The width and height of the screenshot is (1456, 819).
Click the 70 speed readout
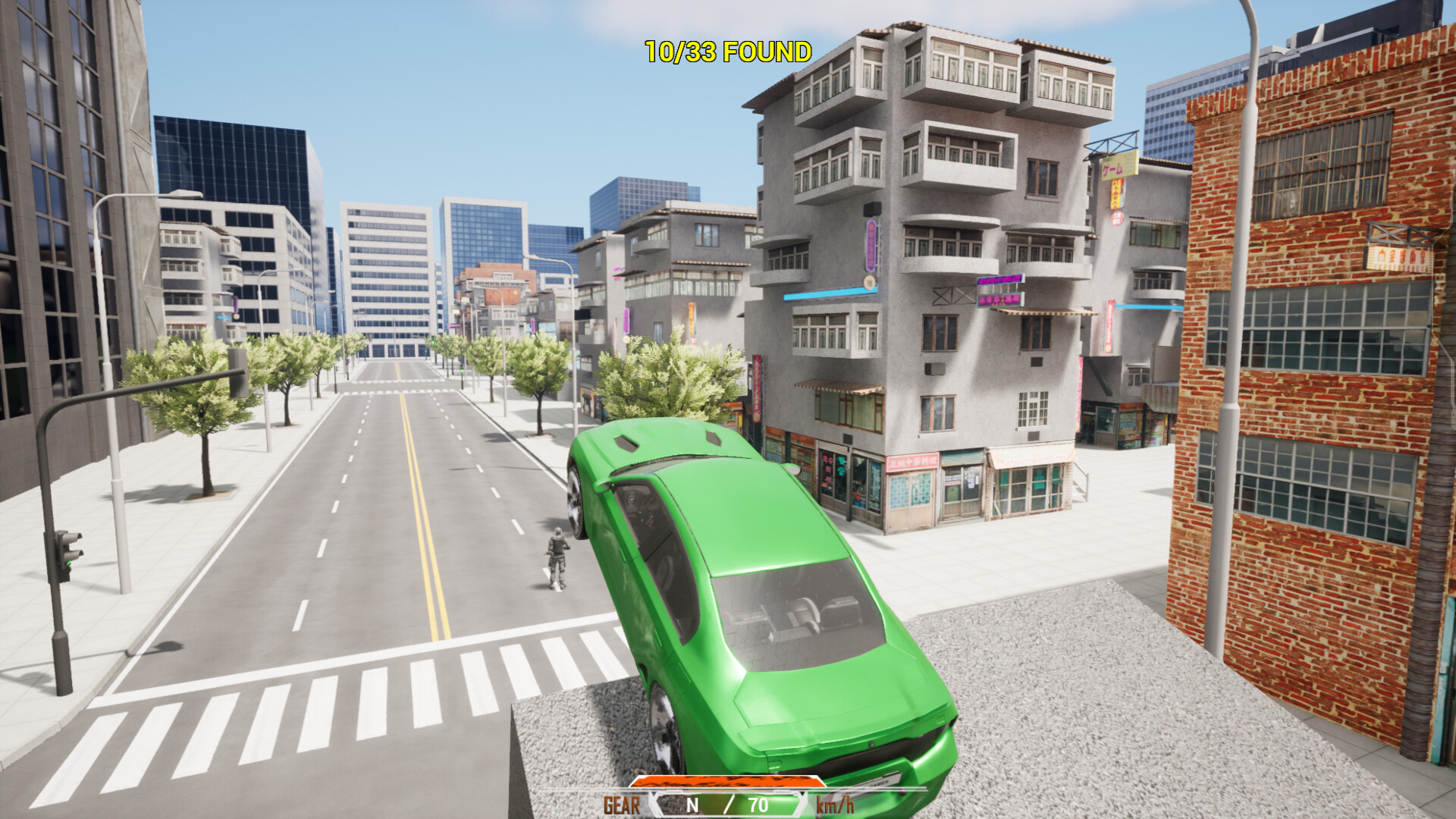758,805
